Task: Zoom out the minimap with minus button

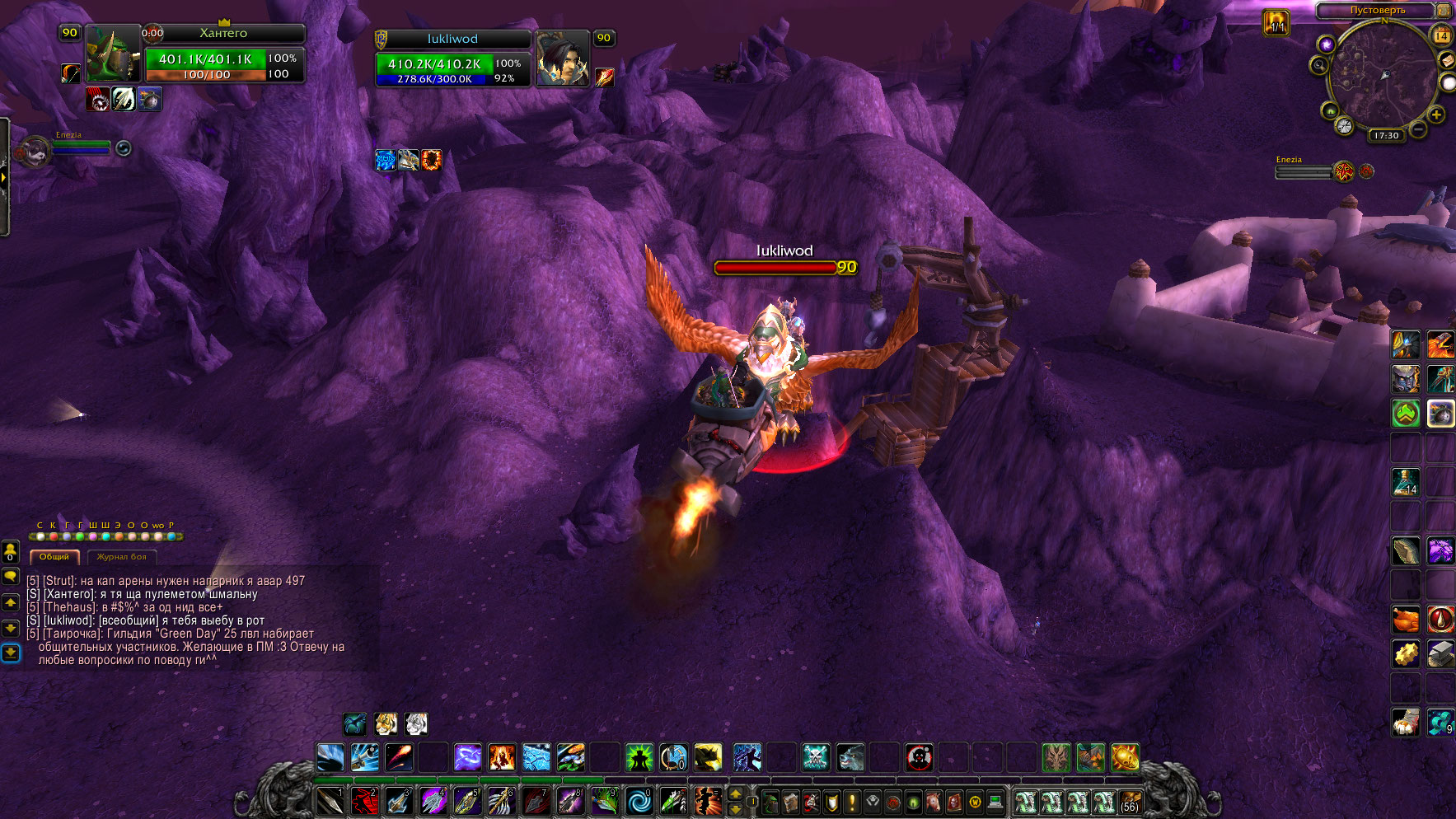Action: [1418, 129]
